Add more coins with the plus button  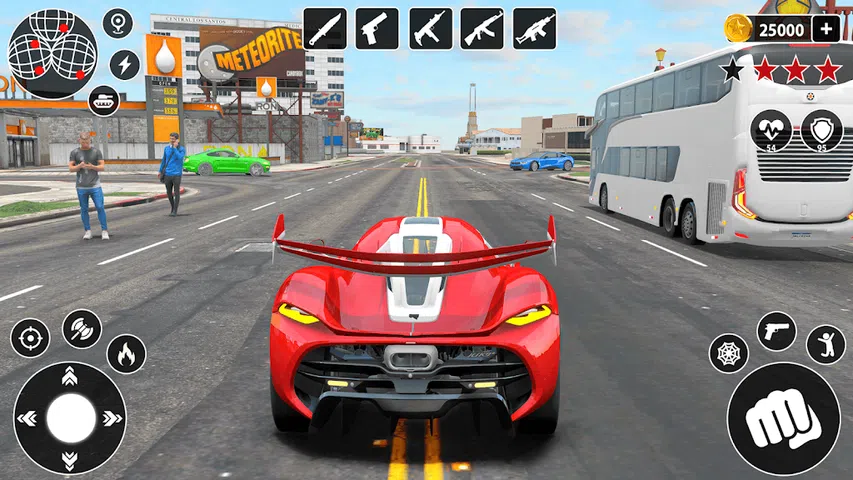[826, 28]
